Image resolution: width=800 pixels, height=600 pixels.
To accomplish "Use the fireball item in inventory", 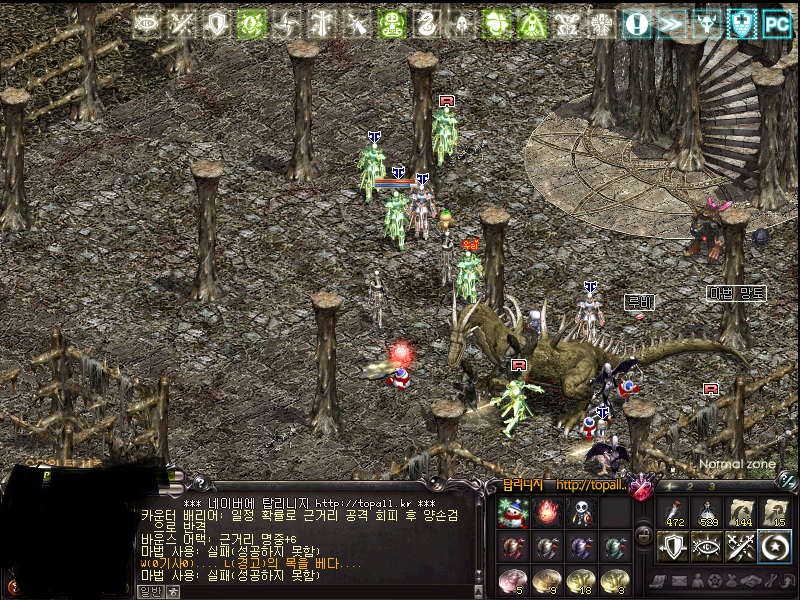I will click(547, 512).
